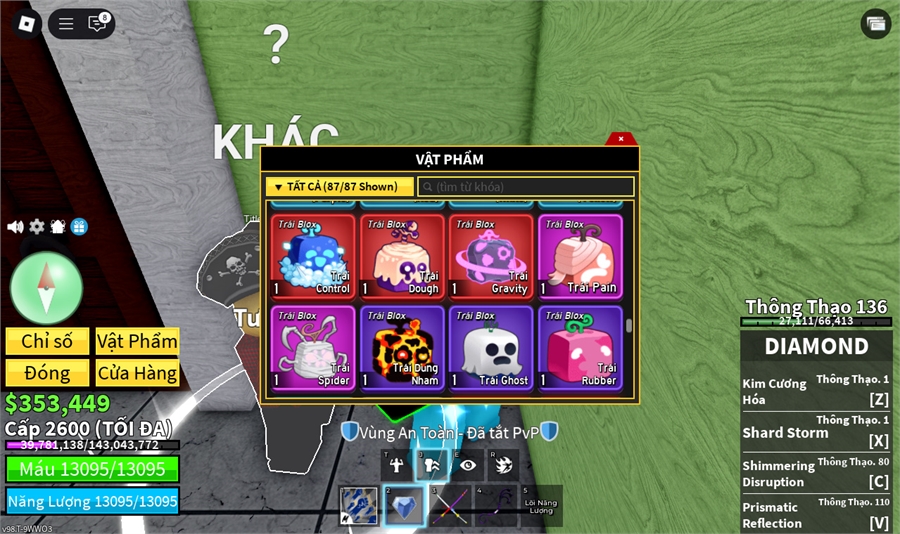This screenshot has height=534, width=900.
Task: Toggle the sound speaker icon
Action: tap(15, 227)
